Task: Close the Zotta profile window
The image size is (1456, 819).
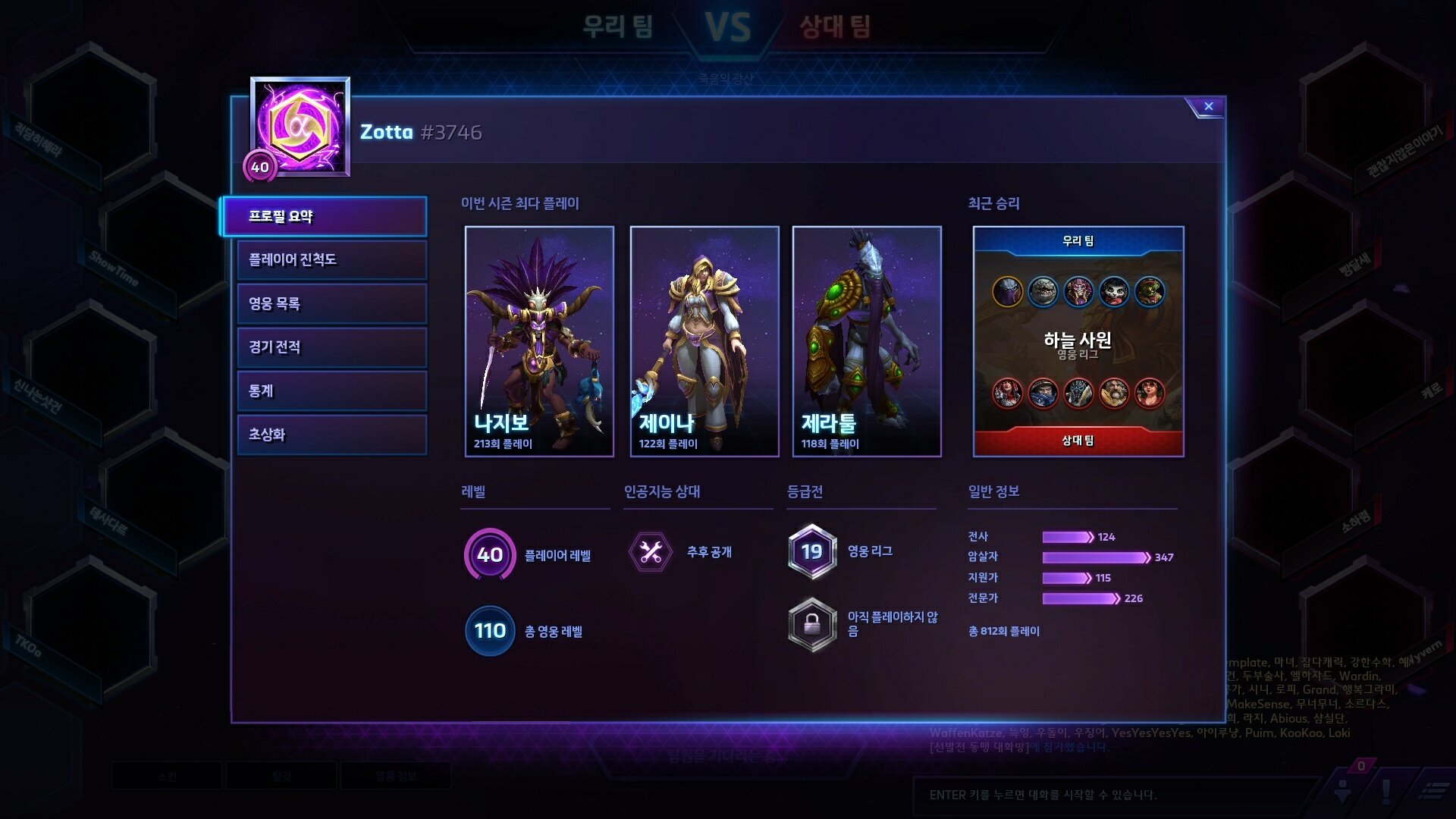Action: (1208, 107)
